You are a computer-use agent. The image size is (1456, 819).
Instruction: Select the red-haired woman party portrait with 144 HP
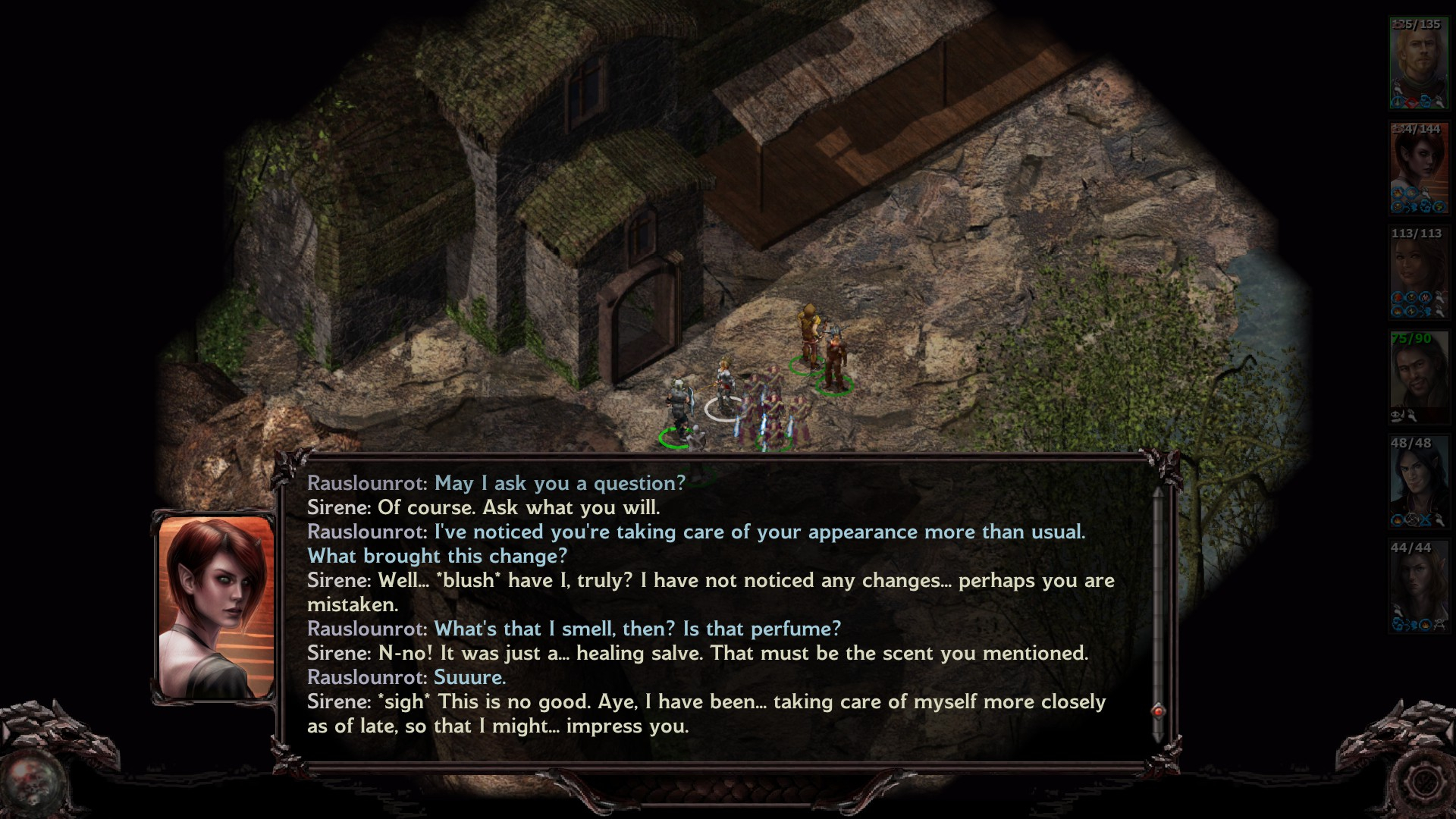(x=1418, y=168)
